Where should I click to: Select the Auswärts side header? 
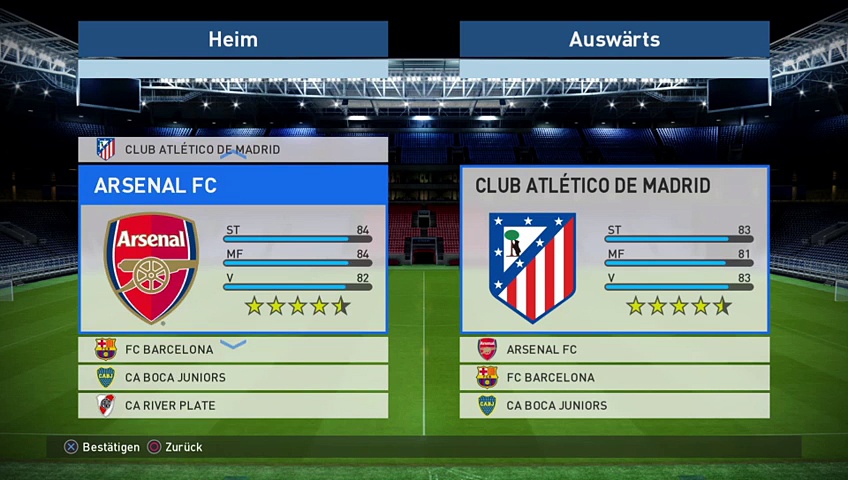coord(614,40)
